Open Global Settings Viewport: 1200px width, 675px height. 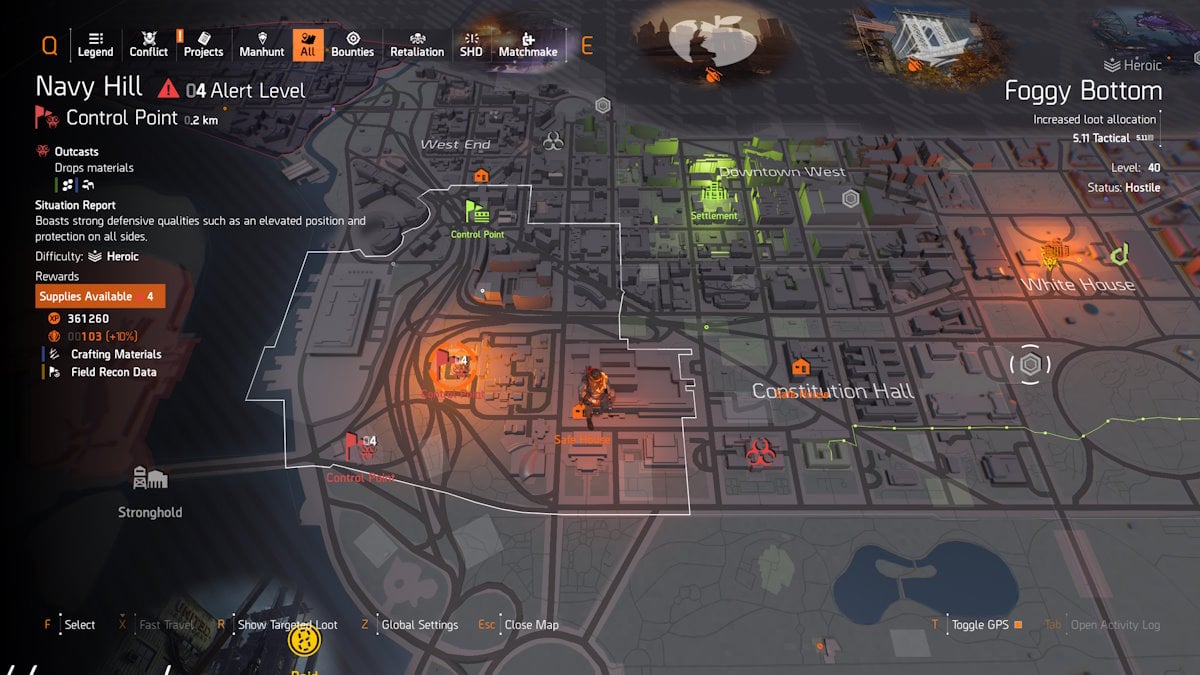click(420, 625)
